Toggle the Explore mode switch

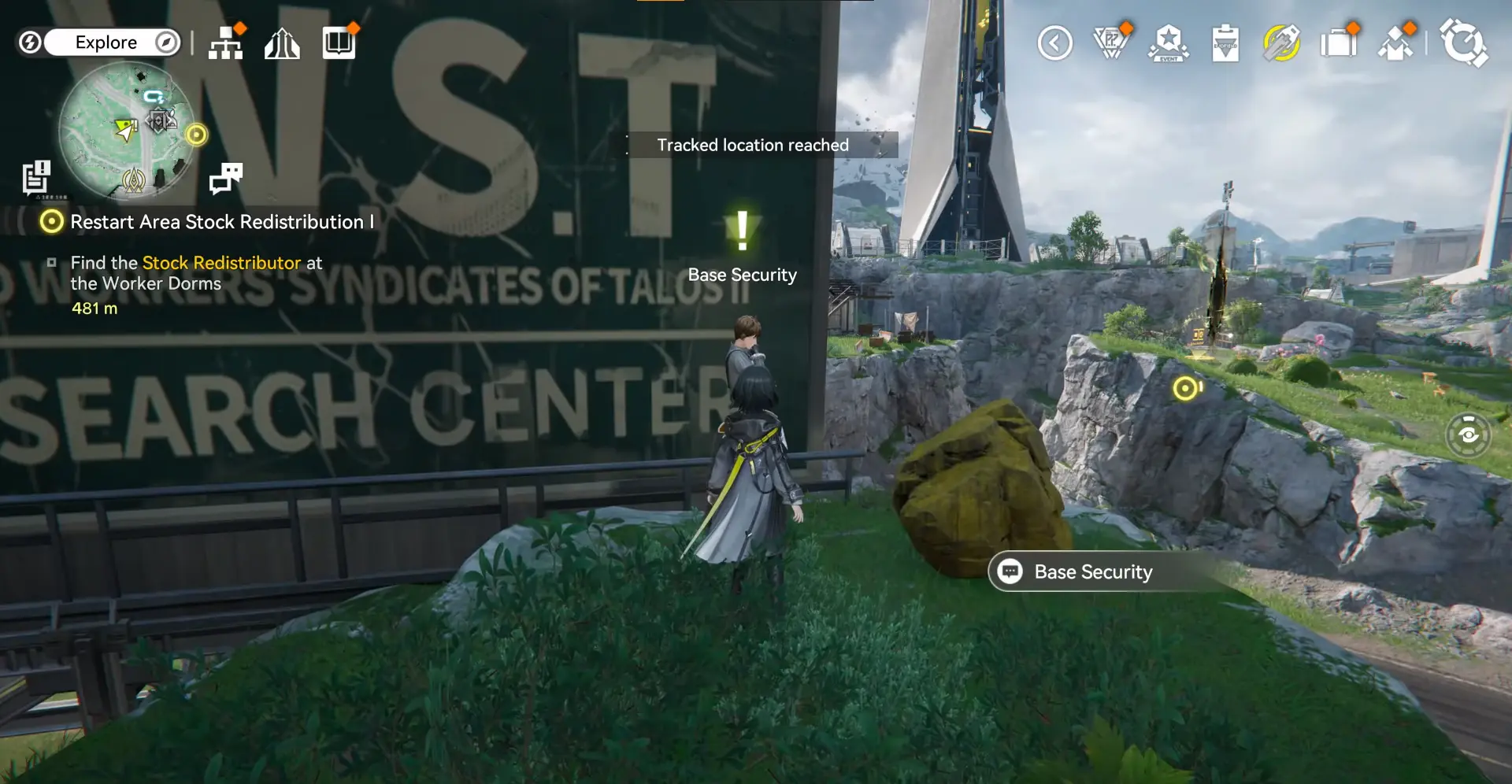(x=105, y=43)
